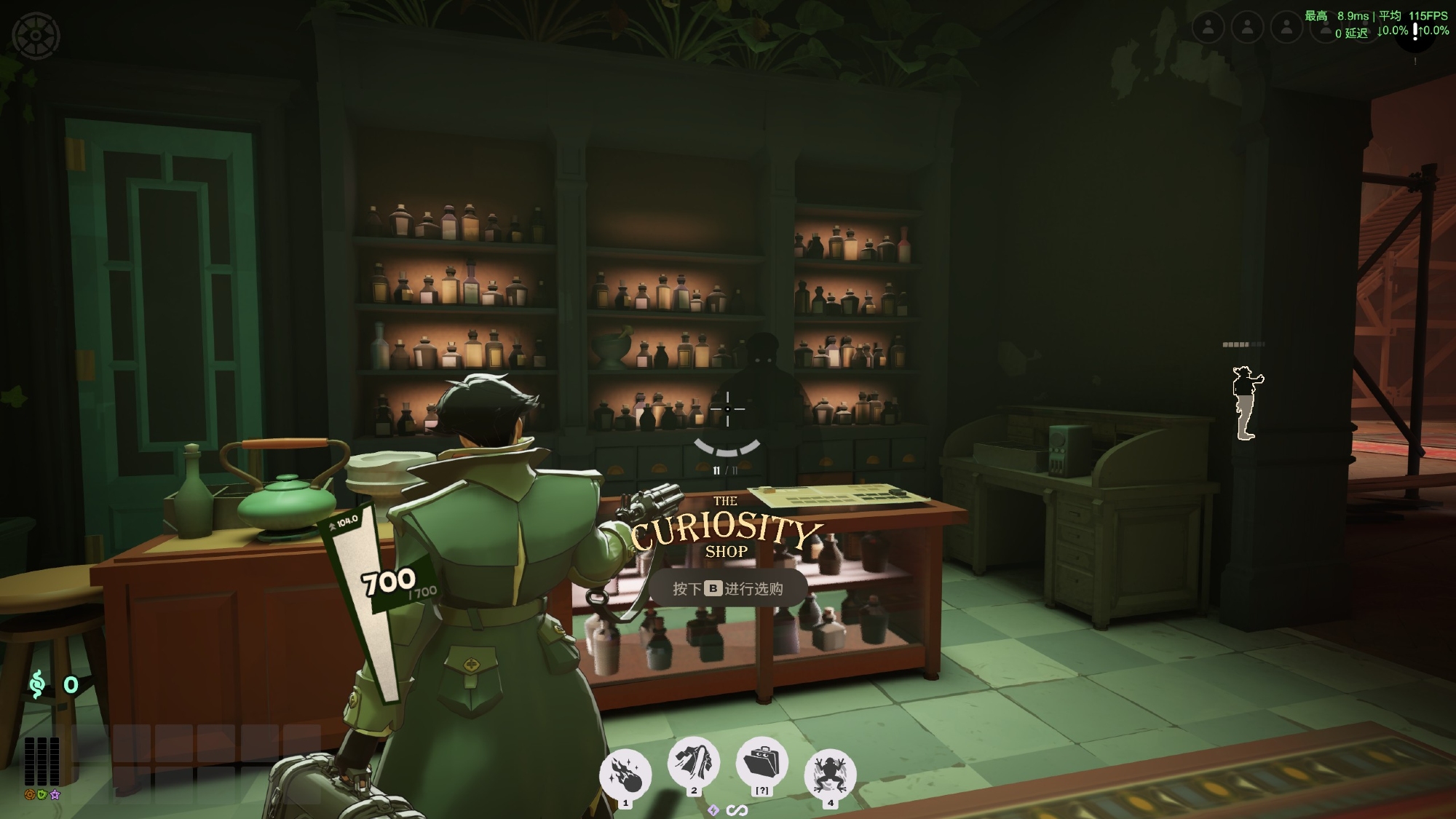The image size is (1456, 819).
Task: Click the wheel emblem in the corner
Action: 36,35
